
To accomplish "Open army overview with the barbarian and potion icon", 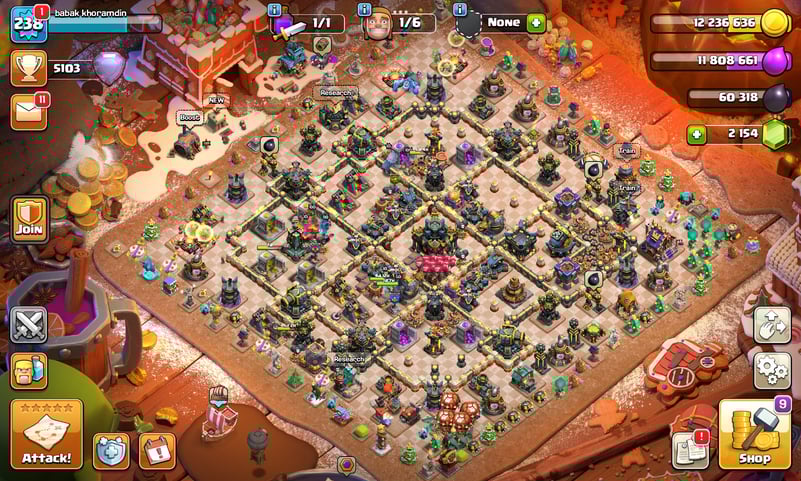I will coord(29,370).
